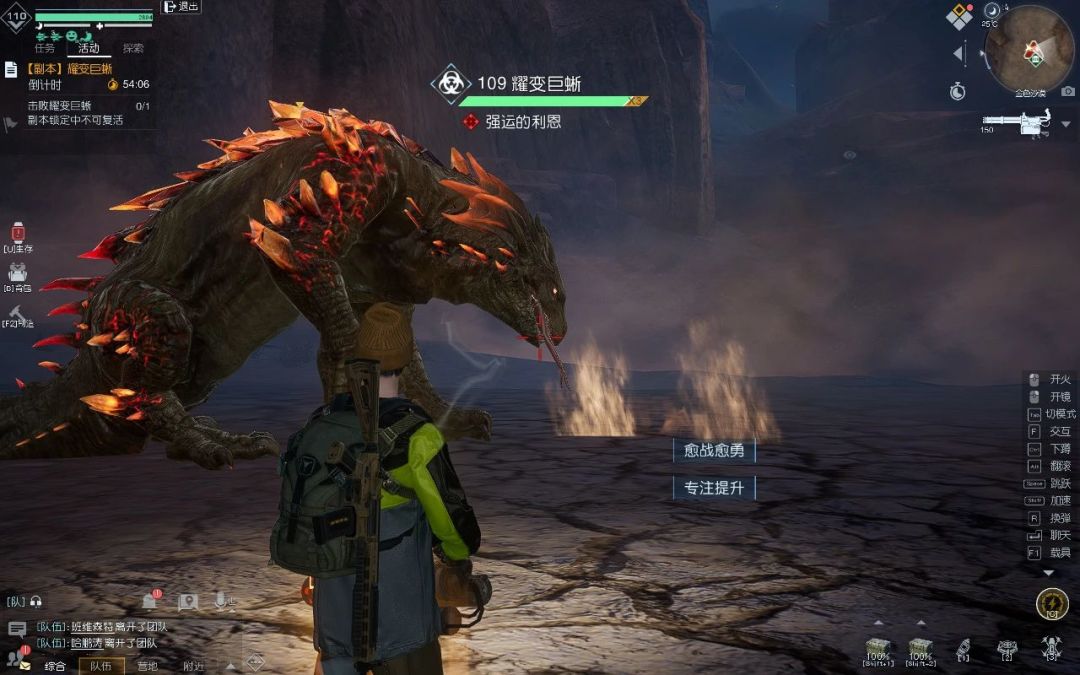Open the diamond-shaped main menu icon

(x=960, y=15)
